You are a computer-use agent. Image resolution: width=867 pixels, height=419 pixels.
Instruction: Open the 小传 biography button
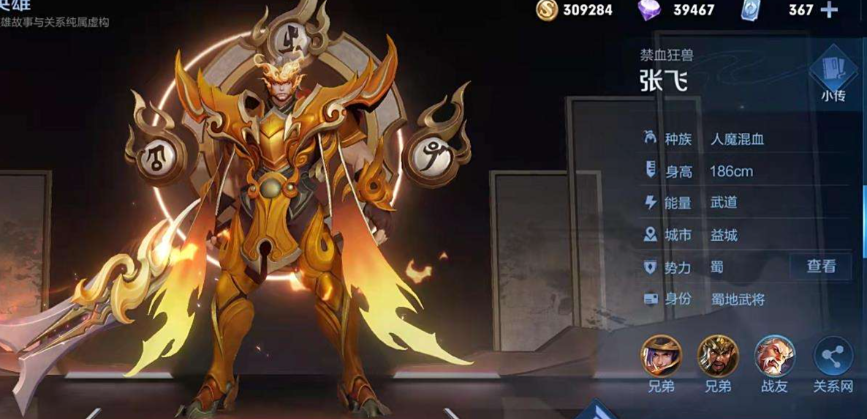tap(833, 77)
